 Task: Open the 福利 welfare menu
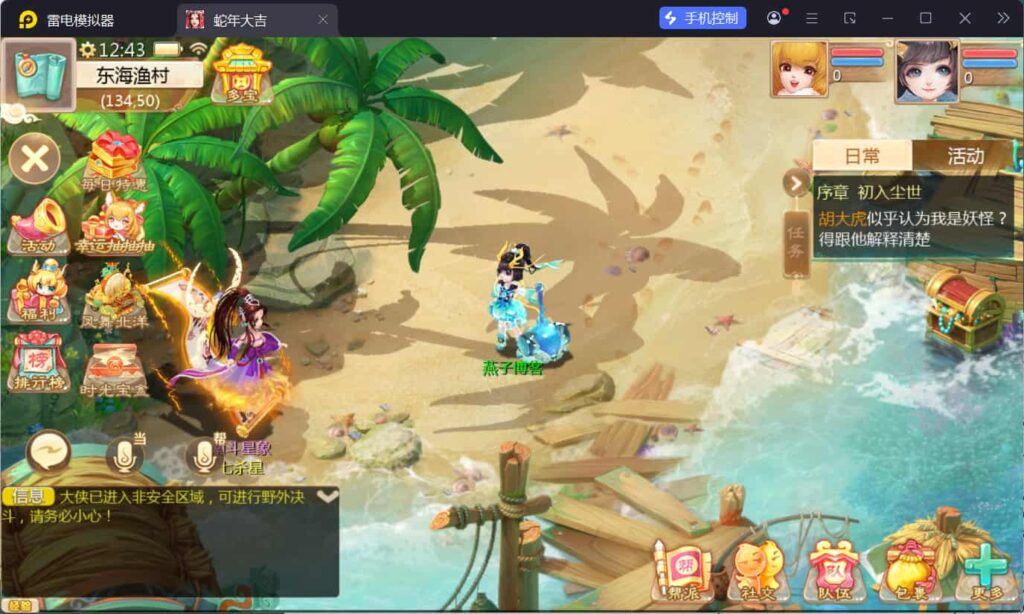pyautogui.click(x=38, y=291)
